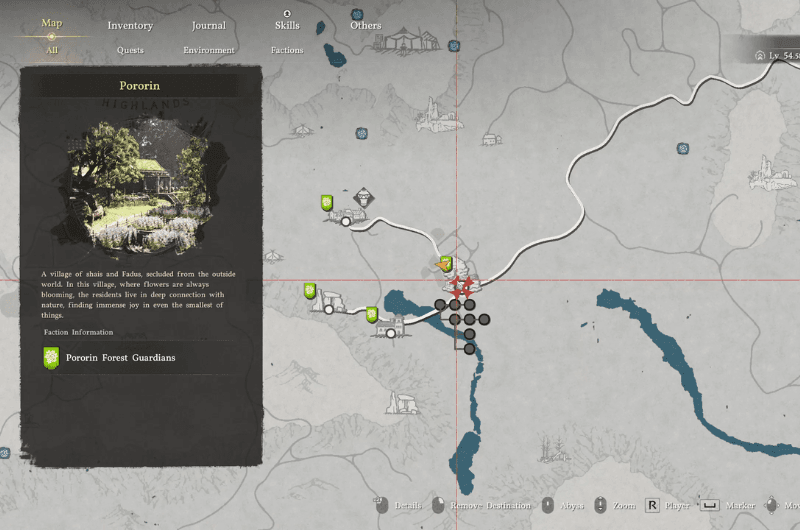Filter the map by Quests
Viewport: 800px width, 530px height.
click(130, 50)
